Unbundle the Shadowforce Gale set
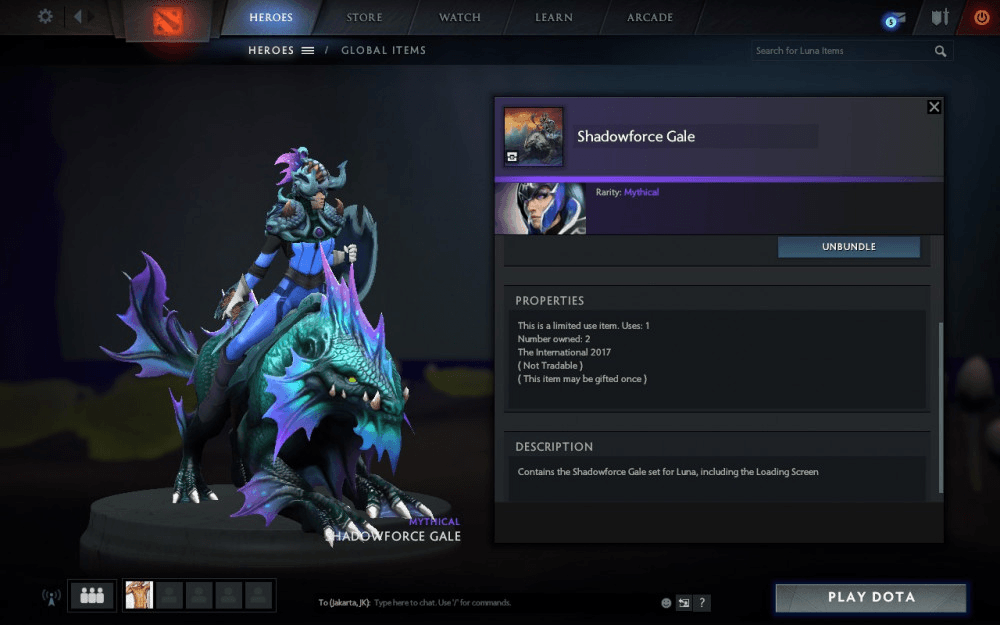 [849, 247]
